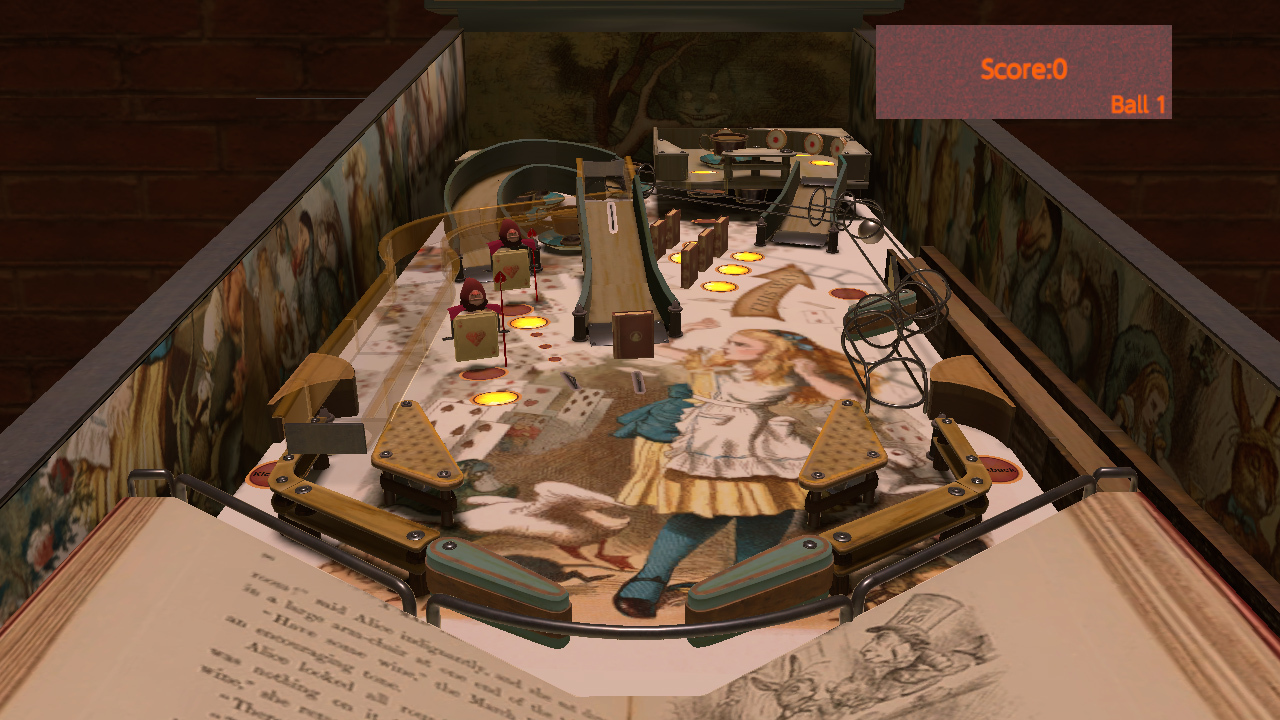Screen dimensions: 1280x720
Task: Click Alice's blue hair bow artwork
Action: (x=792, y=338)
